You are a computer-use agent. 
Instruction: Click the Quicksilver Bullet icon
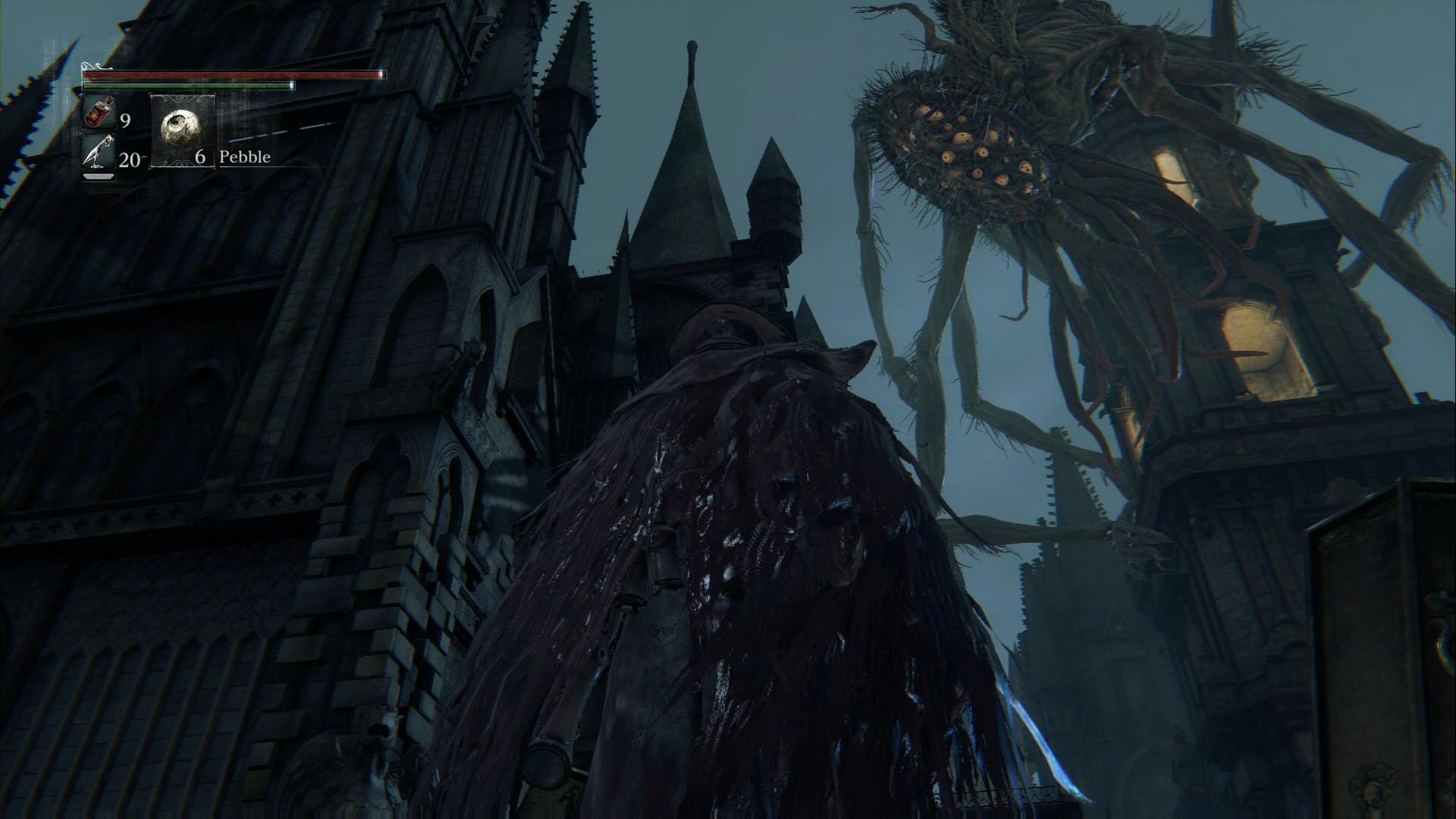(99, 154)
